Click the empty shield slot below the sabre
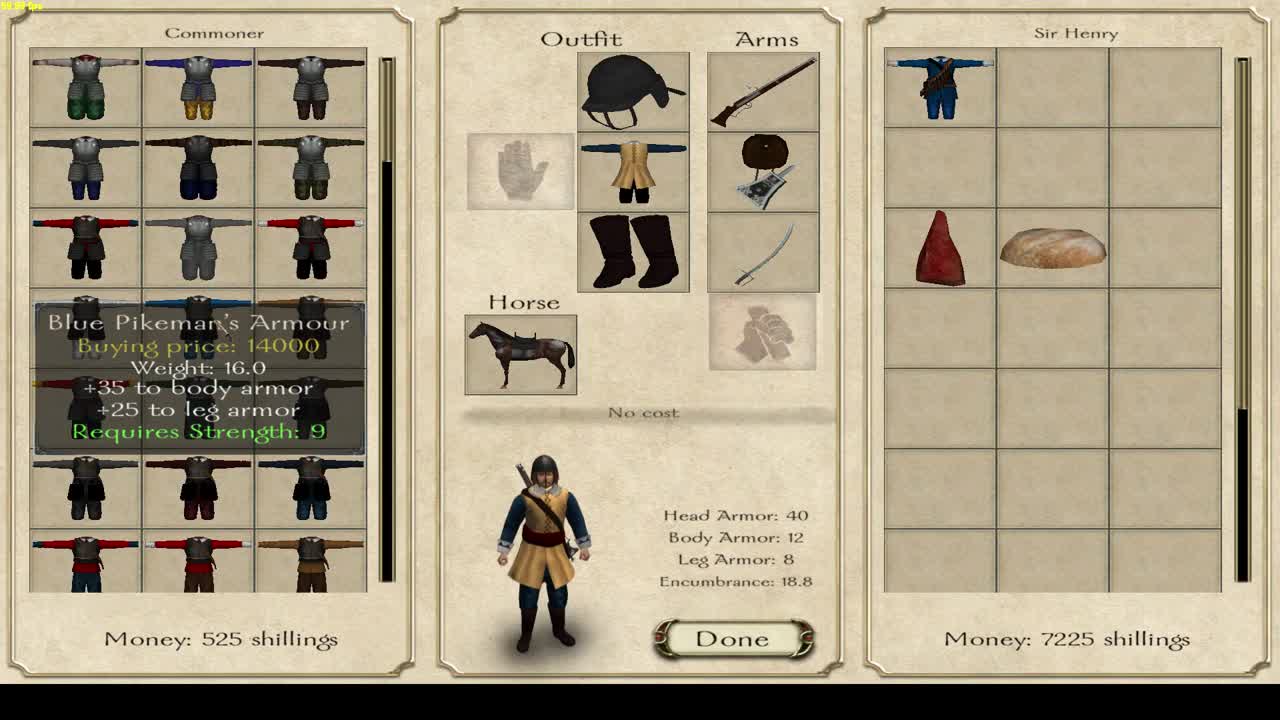The image size is (1280, 720). pyautogui.click(x=763, y=333)
